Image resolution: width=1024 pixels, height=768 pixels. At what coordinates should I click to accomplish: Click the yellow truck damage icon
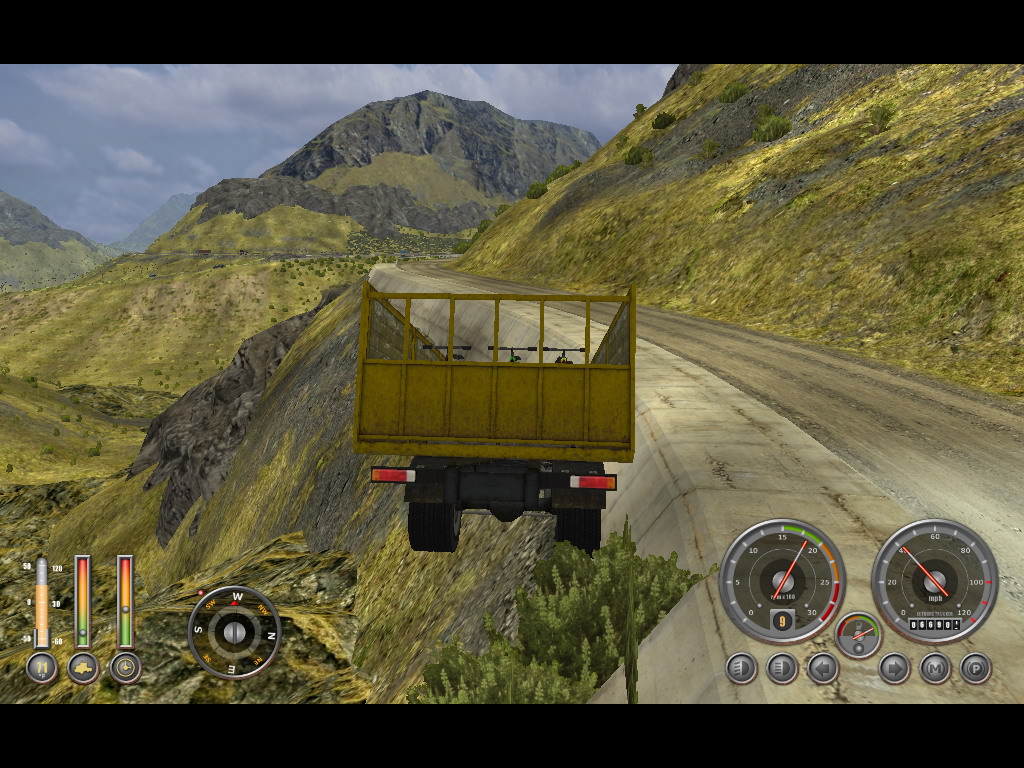83,667
